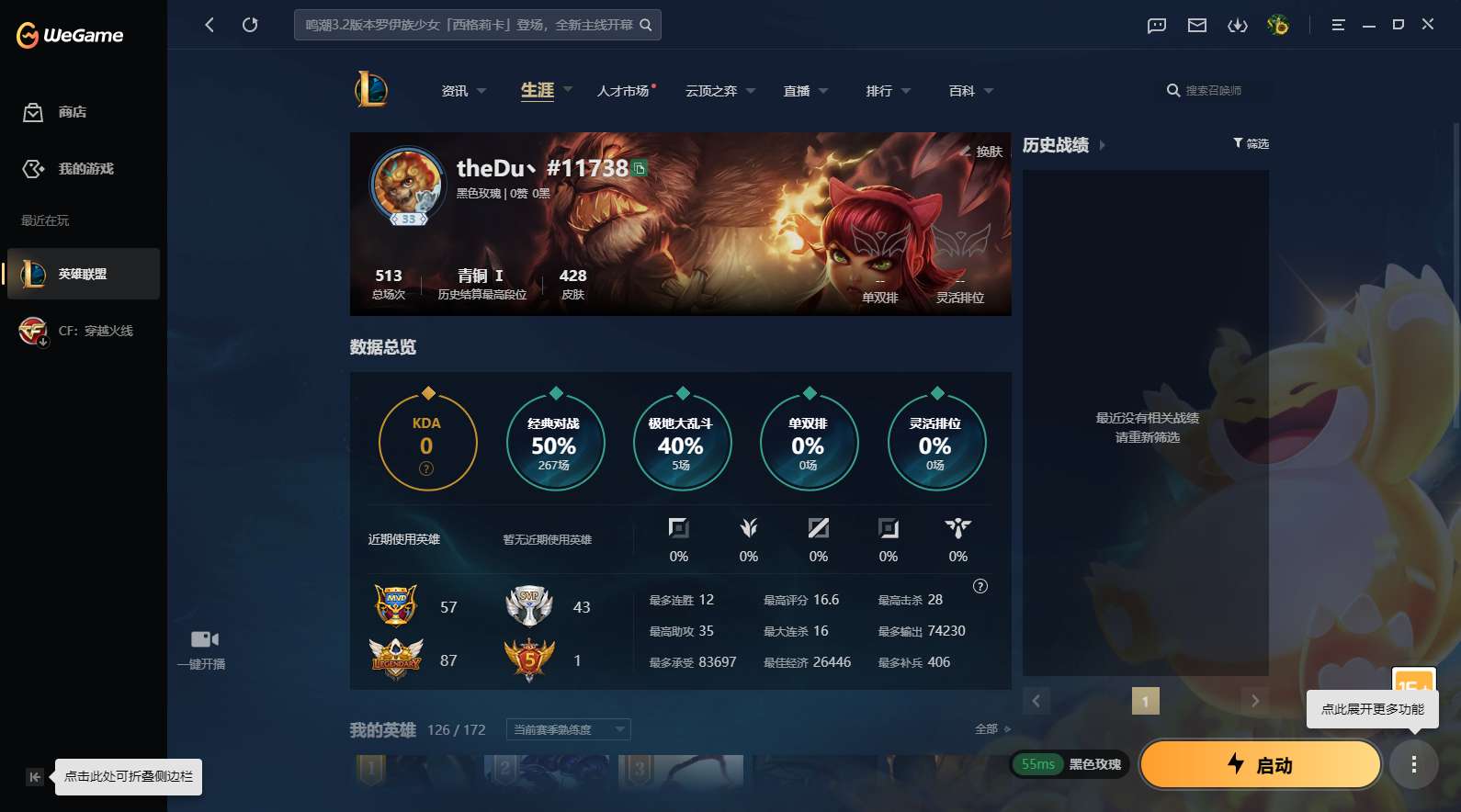
Task: Open the chat messages icon
Action: (x=1155, y=25)
